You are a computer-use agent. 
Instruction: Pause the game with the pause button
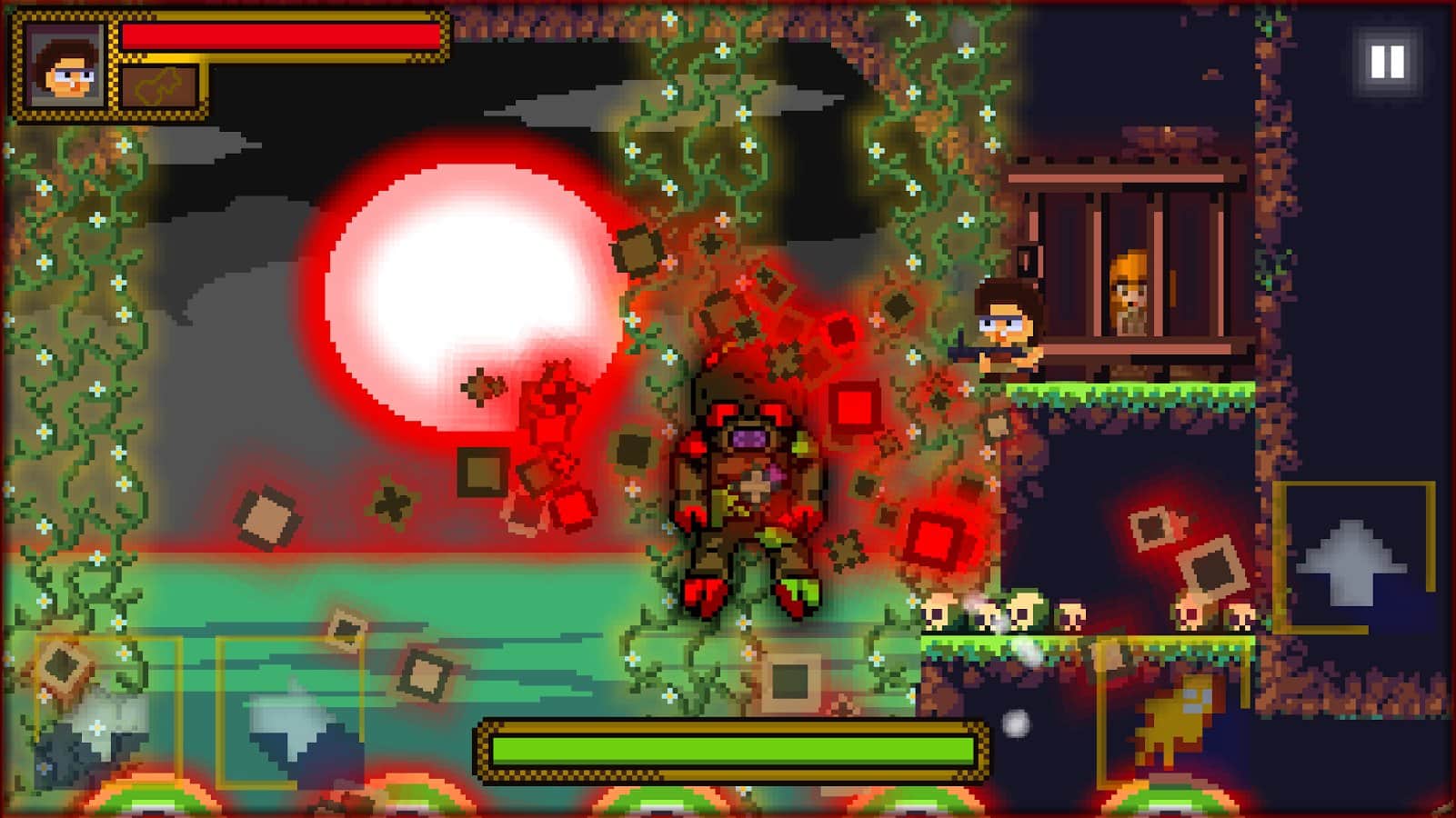pos(1387,62)
